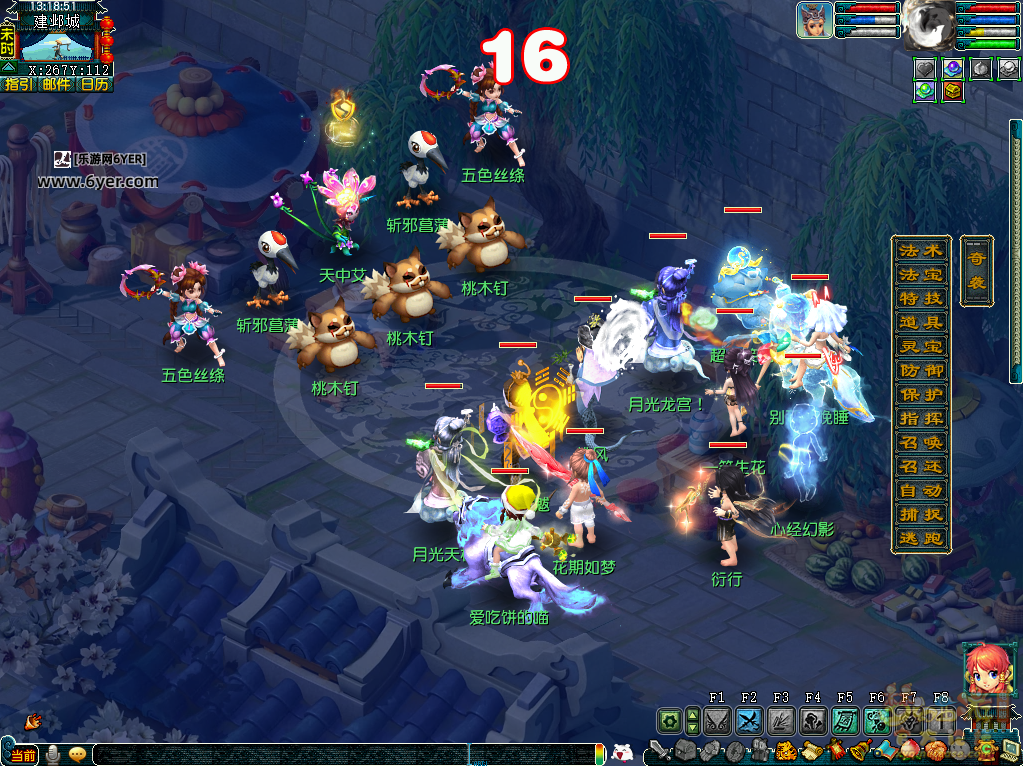Viewport: 1023px width, 766px height.
Task: Enable 自动 auto battle
Action: (921, 490)
